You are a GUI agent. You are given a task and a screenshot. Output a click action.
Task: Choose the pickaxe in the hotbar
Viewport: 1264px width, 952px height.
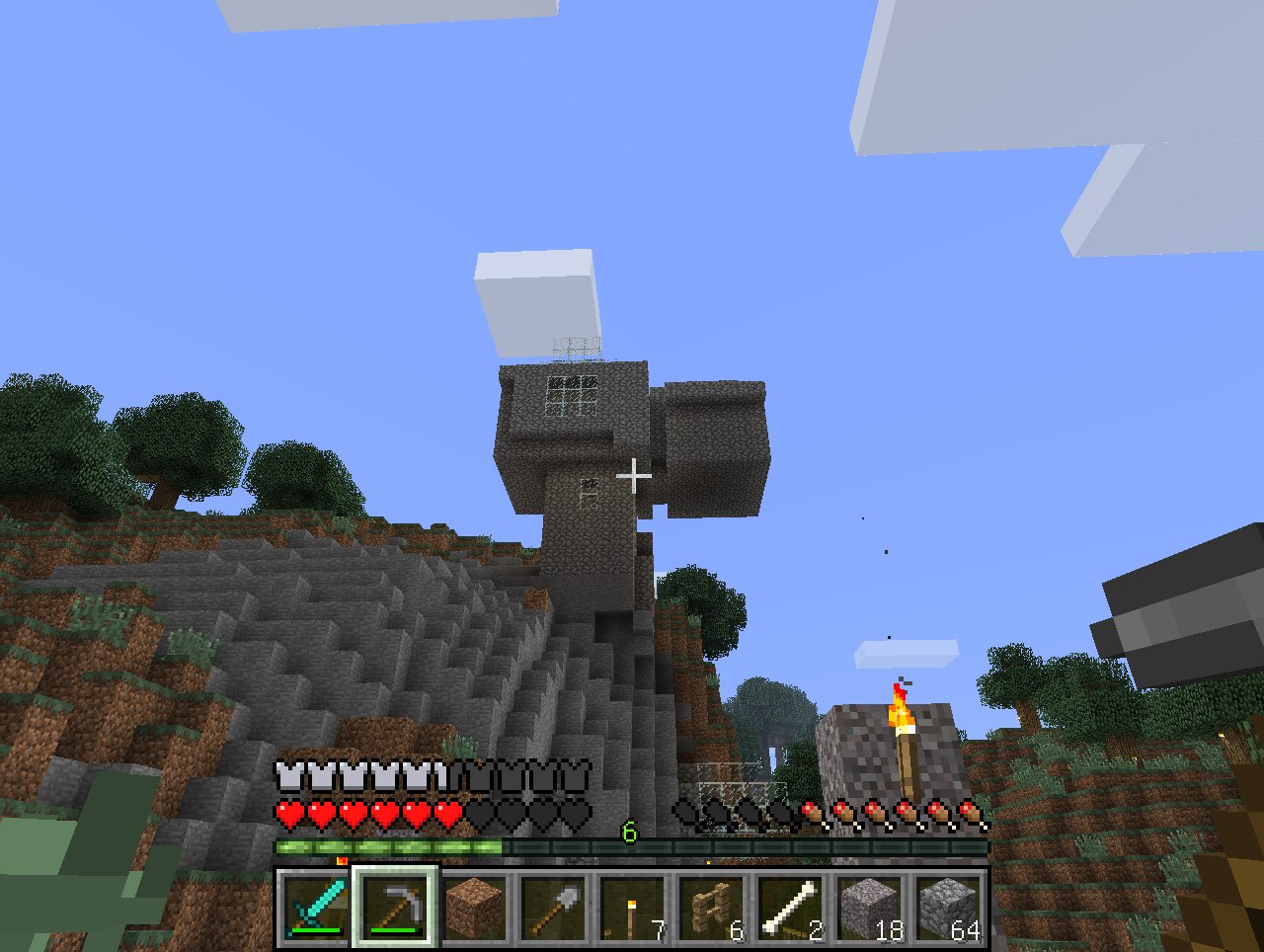tap(395, 908)
